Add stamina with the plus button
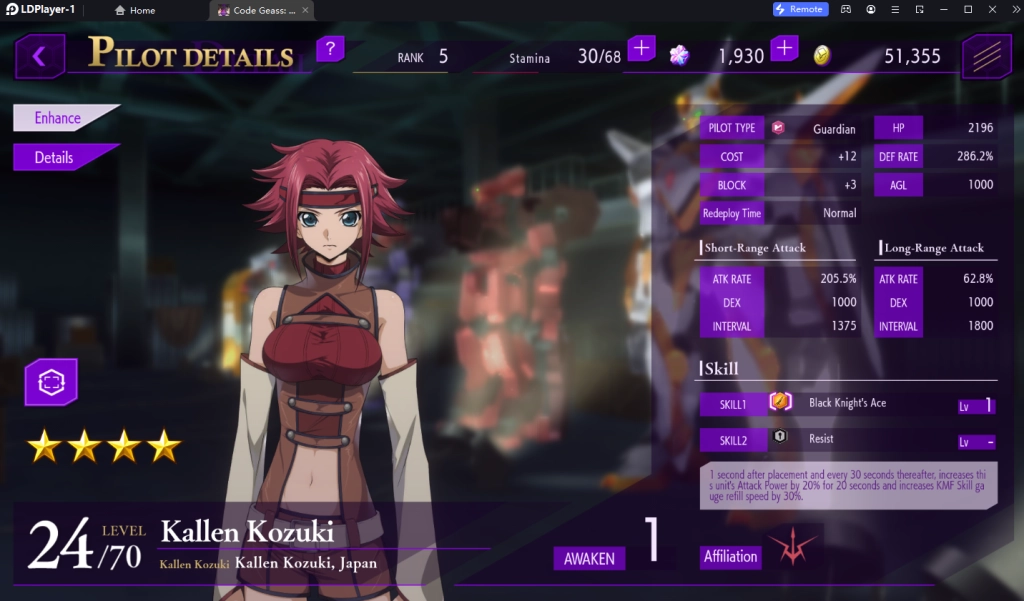The image size is (1024, 601). (x=641, y=48)
